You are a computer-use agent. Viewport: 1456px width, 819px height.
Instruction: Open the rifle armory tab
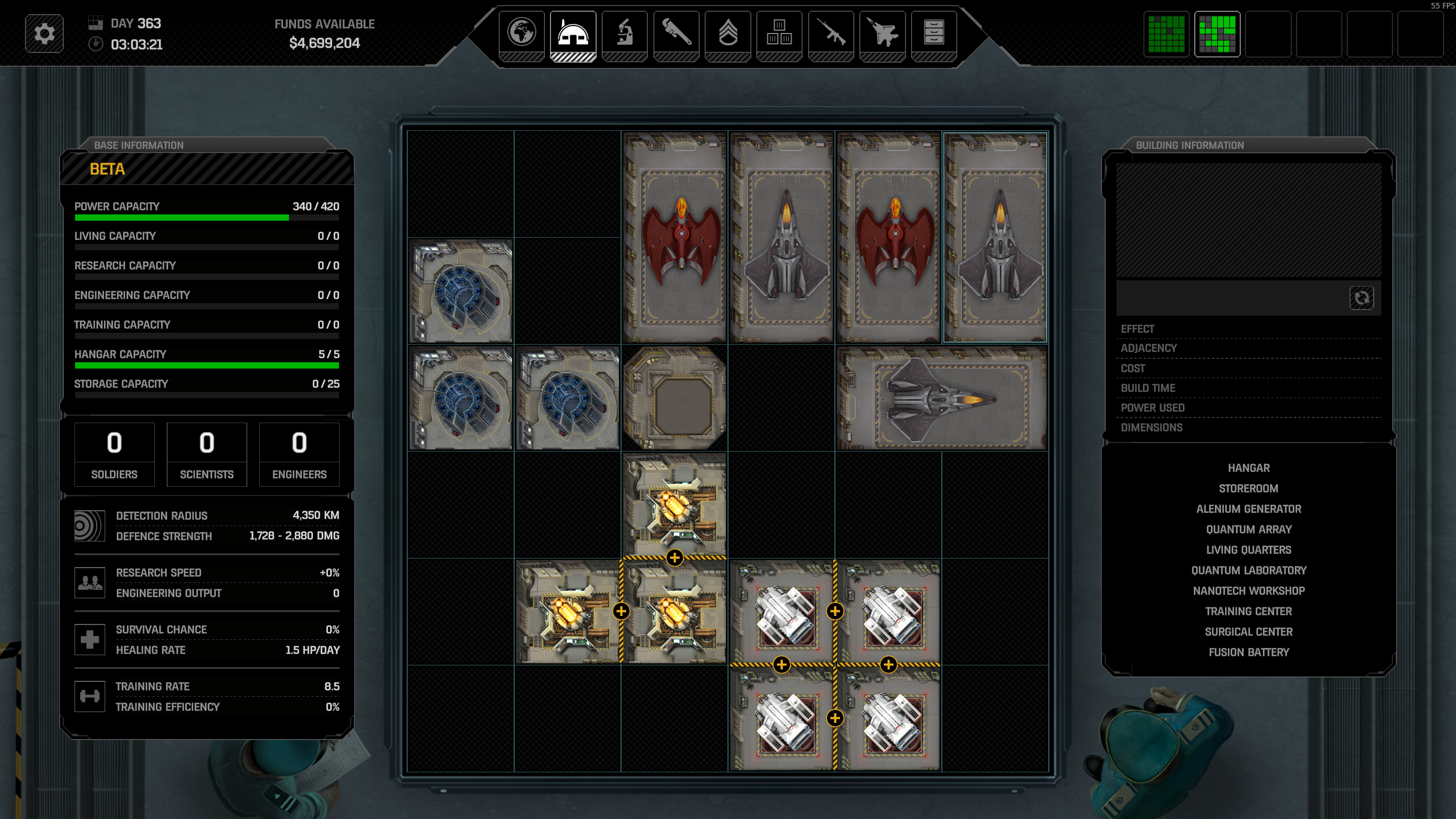831,33
